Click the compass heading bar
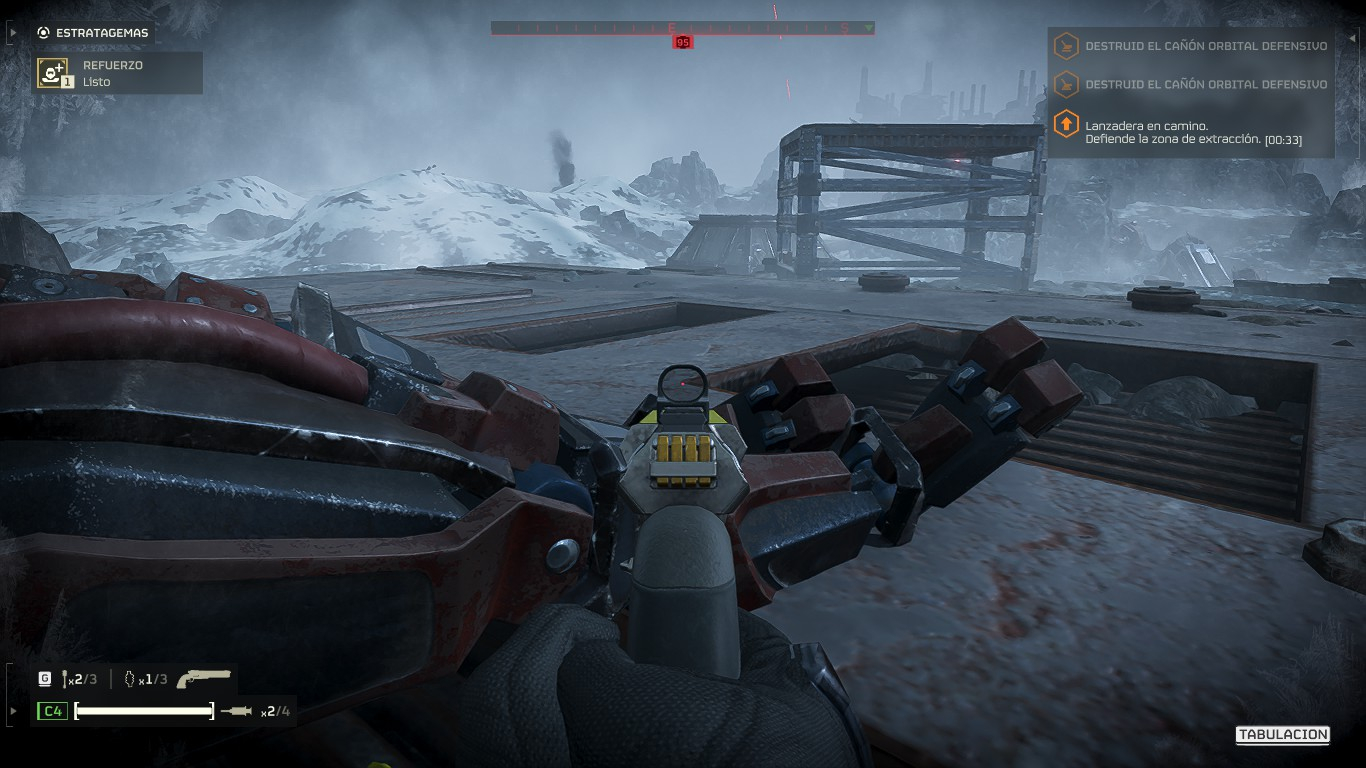Image resolution: width=1366 pixels, height=768 pixels. [682, 28]
